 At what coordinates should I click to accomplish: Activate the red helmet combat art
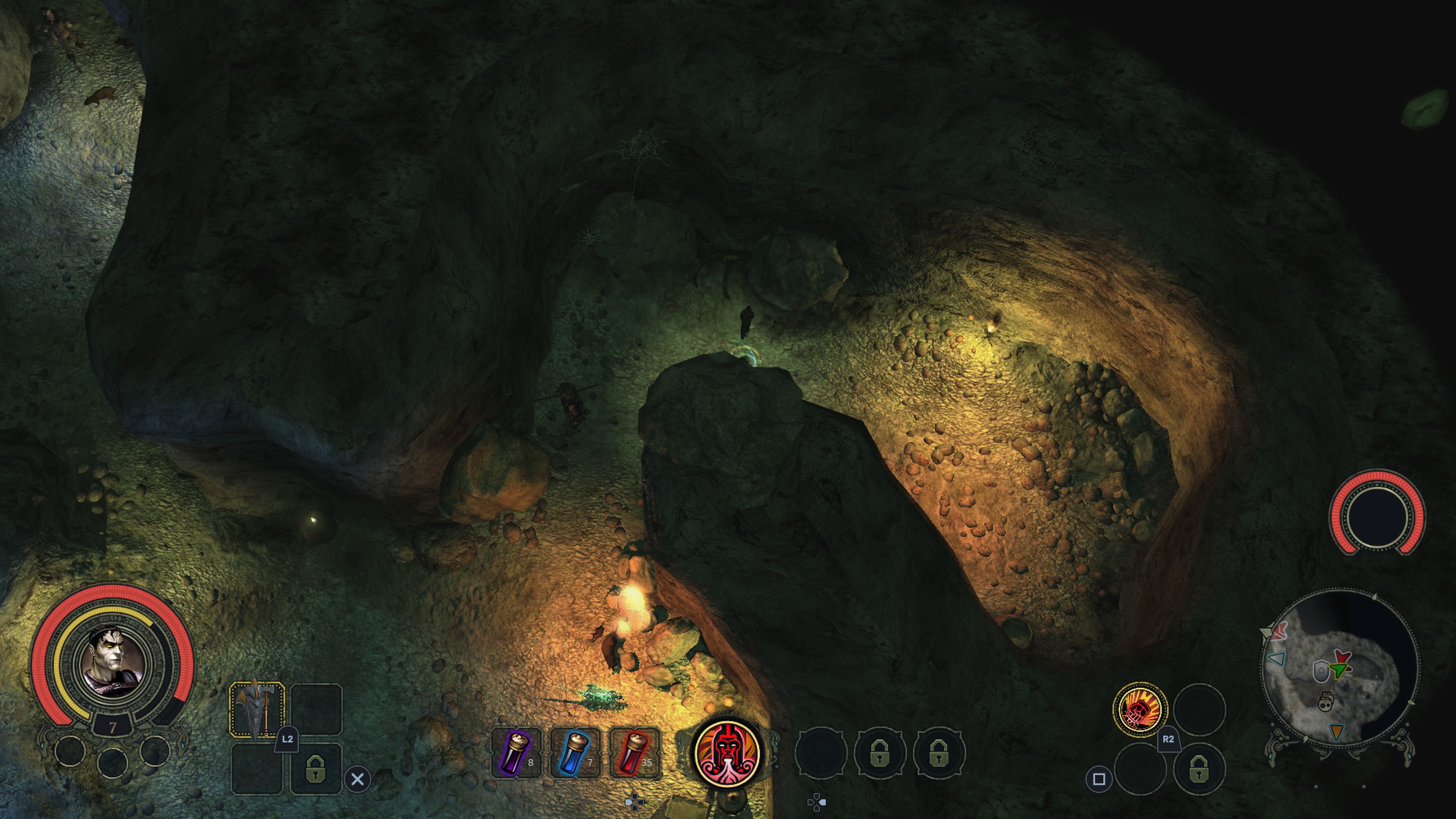(728, 752)
